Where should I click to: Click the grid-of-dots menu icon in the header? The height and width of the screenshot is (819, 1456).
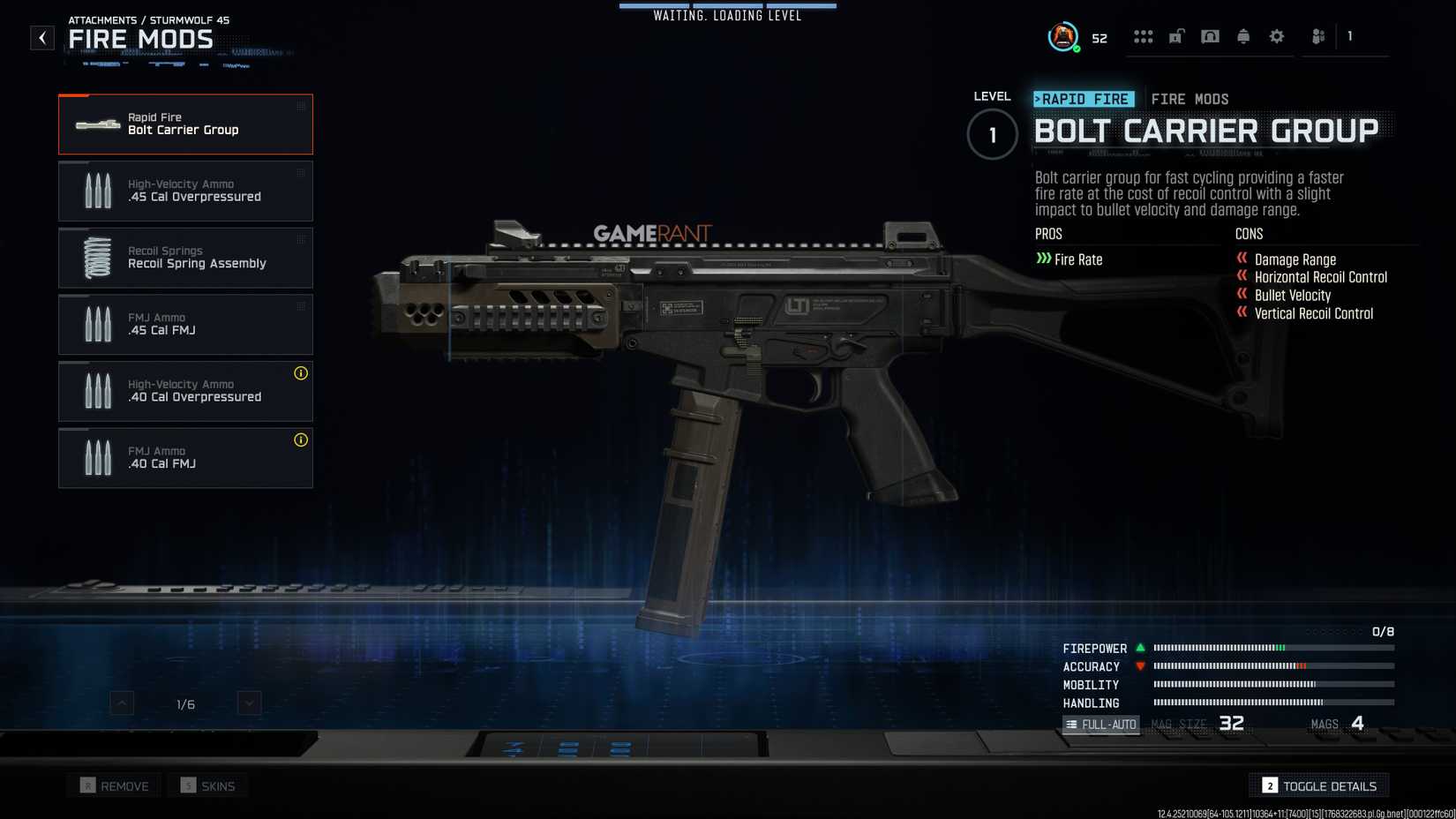1144,35
